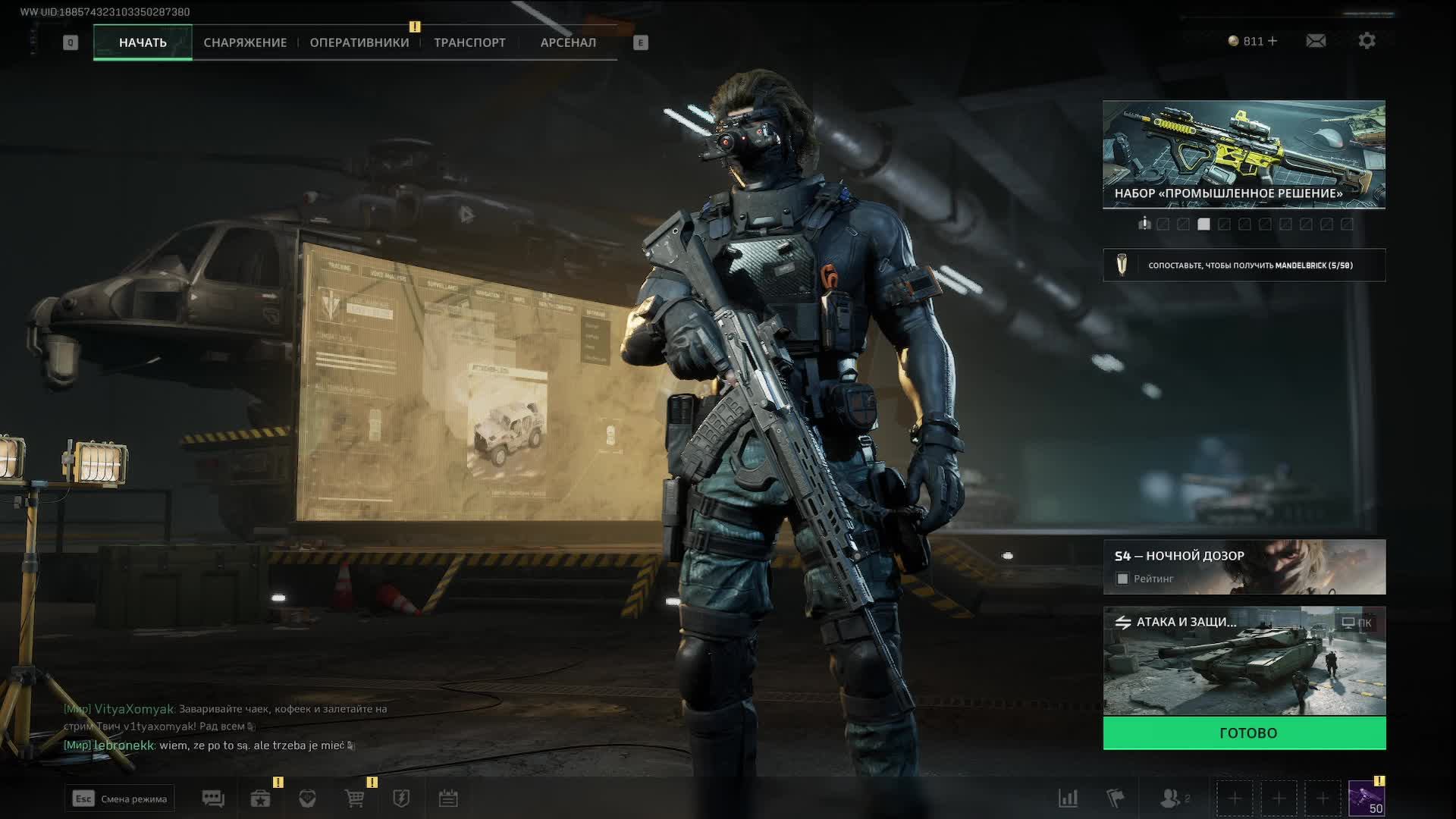Open the gear settings menu
Screen dimensions: 1456x819
point(1367,41)
